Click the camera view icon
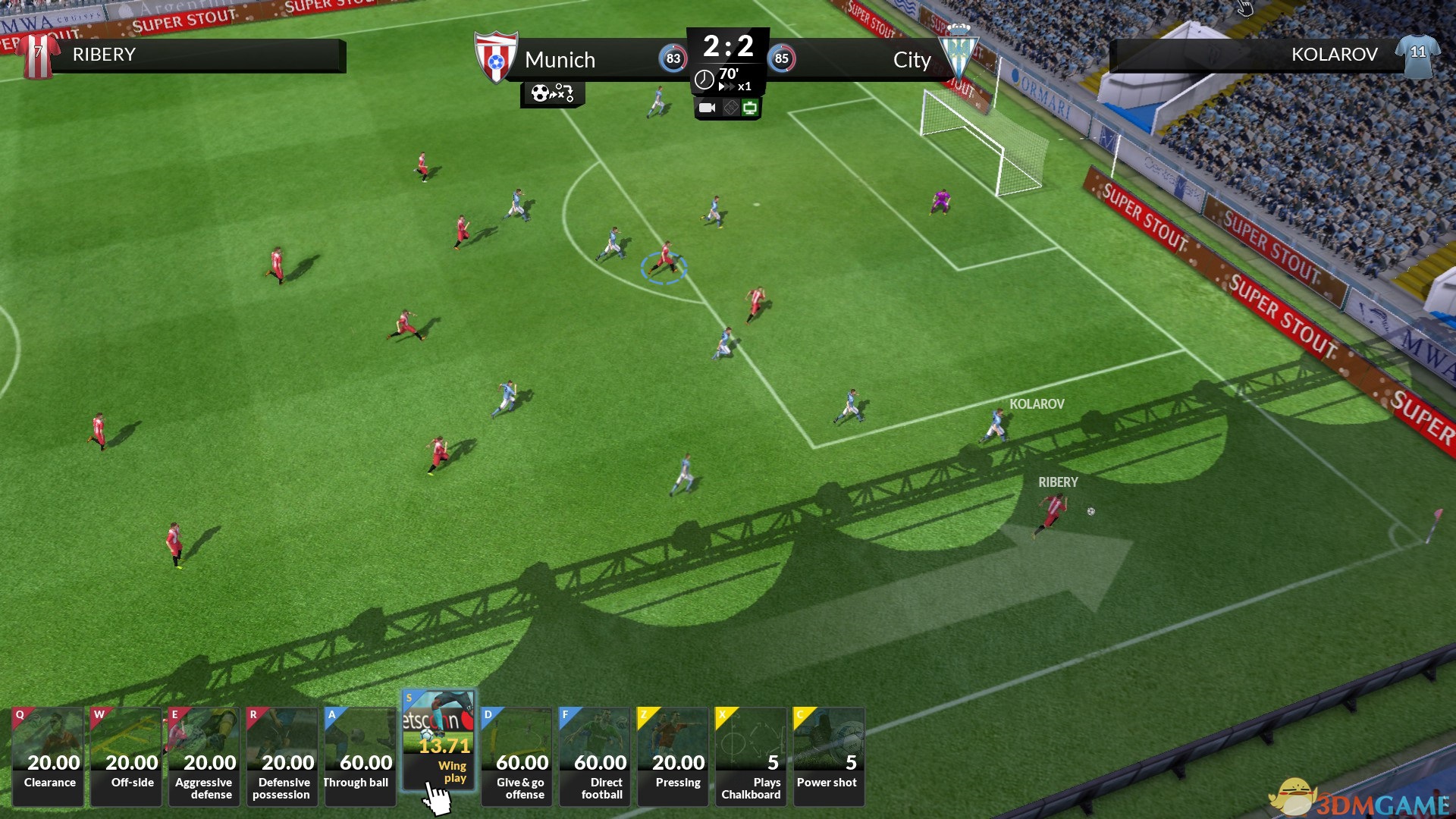The image size is (1456, 819). (707, 108)
